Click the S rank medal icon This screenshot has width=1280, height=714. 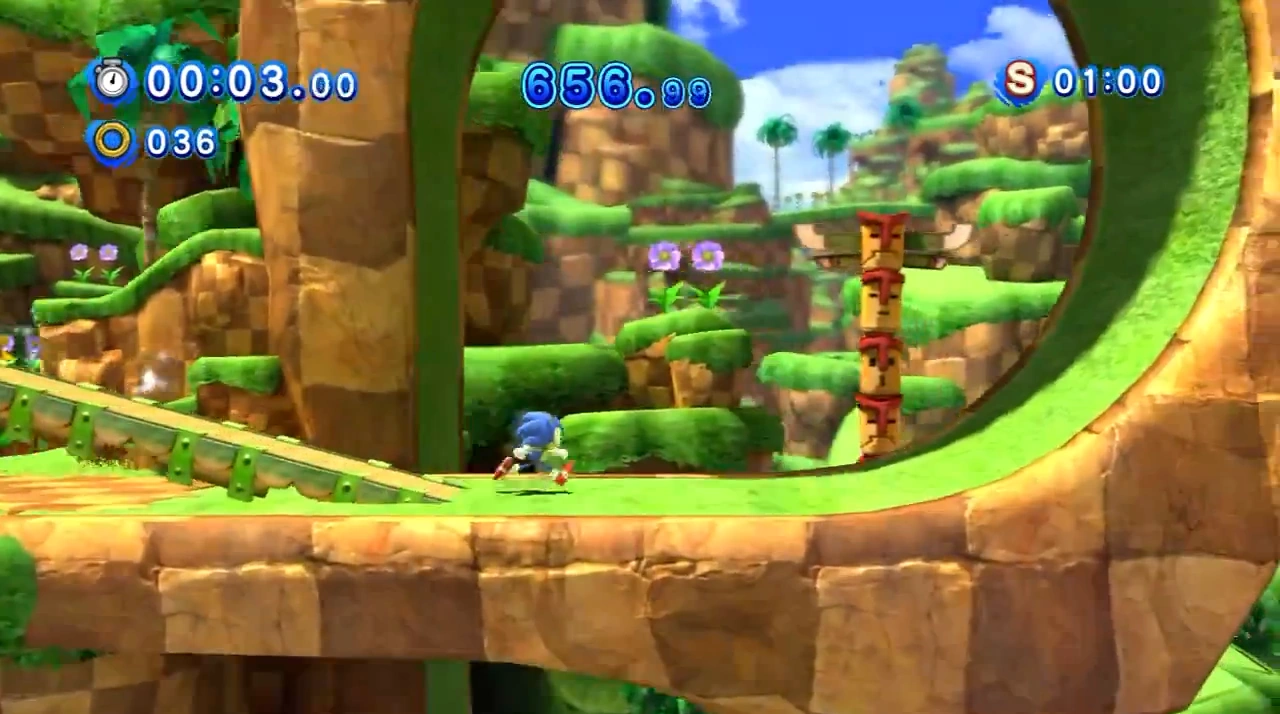pos(1020,81)
